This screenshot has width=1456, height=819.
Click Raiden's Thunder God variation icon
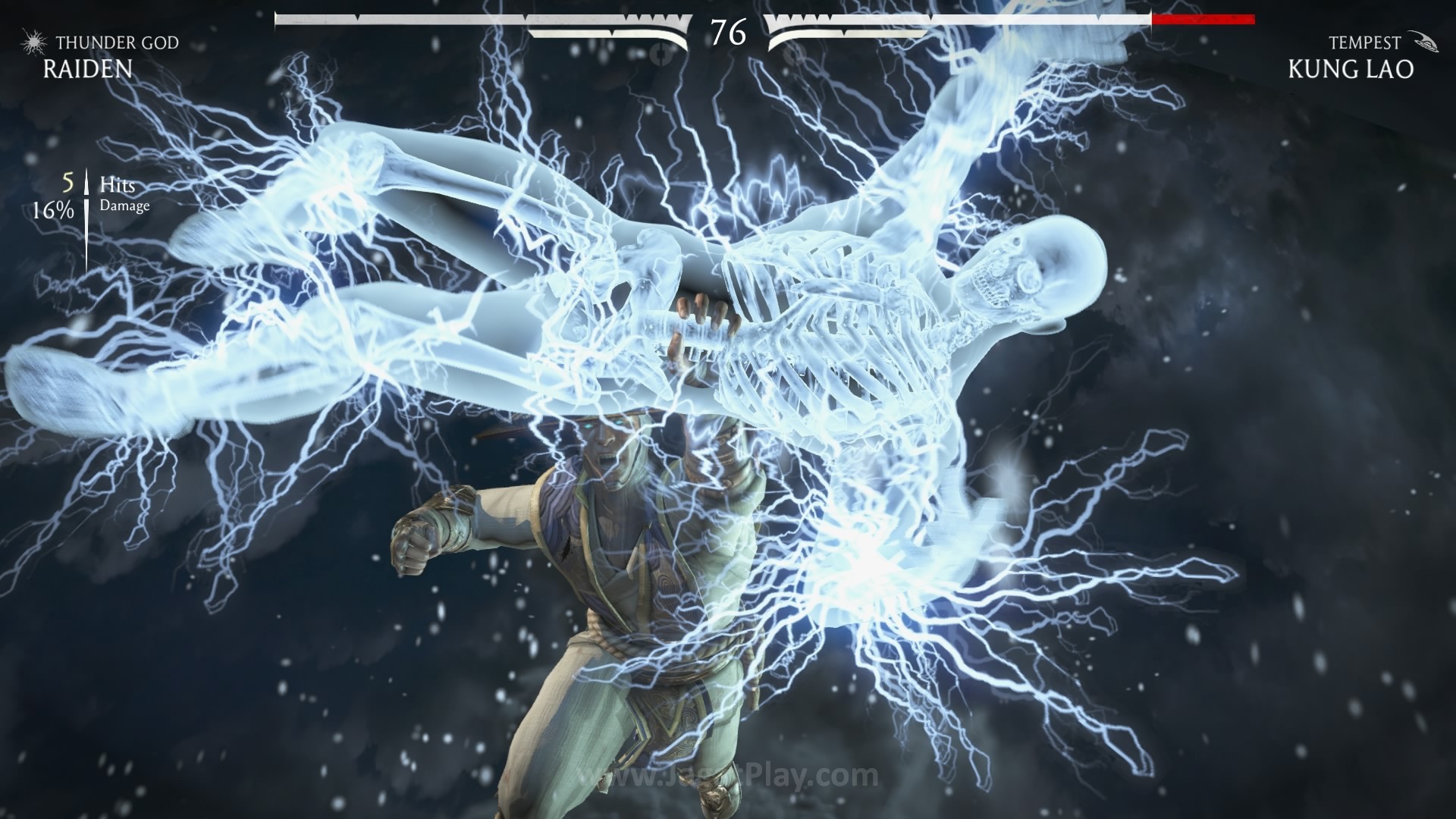pos(33,42)
